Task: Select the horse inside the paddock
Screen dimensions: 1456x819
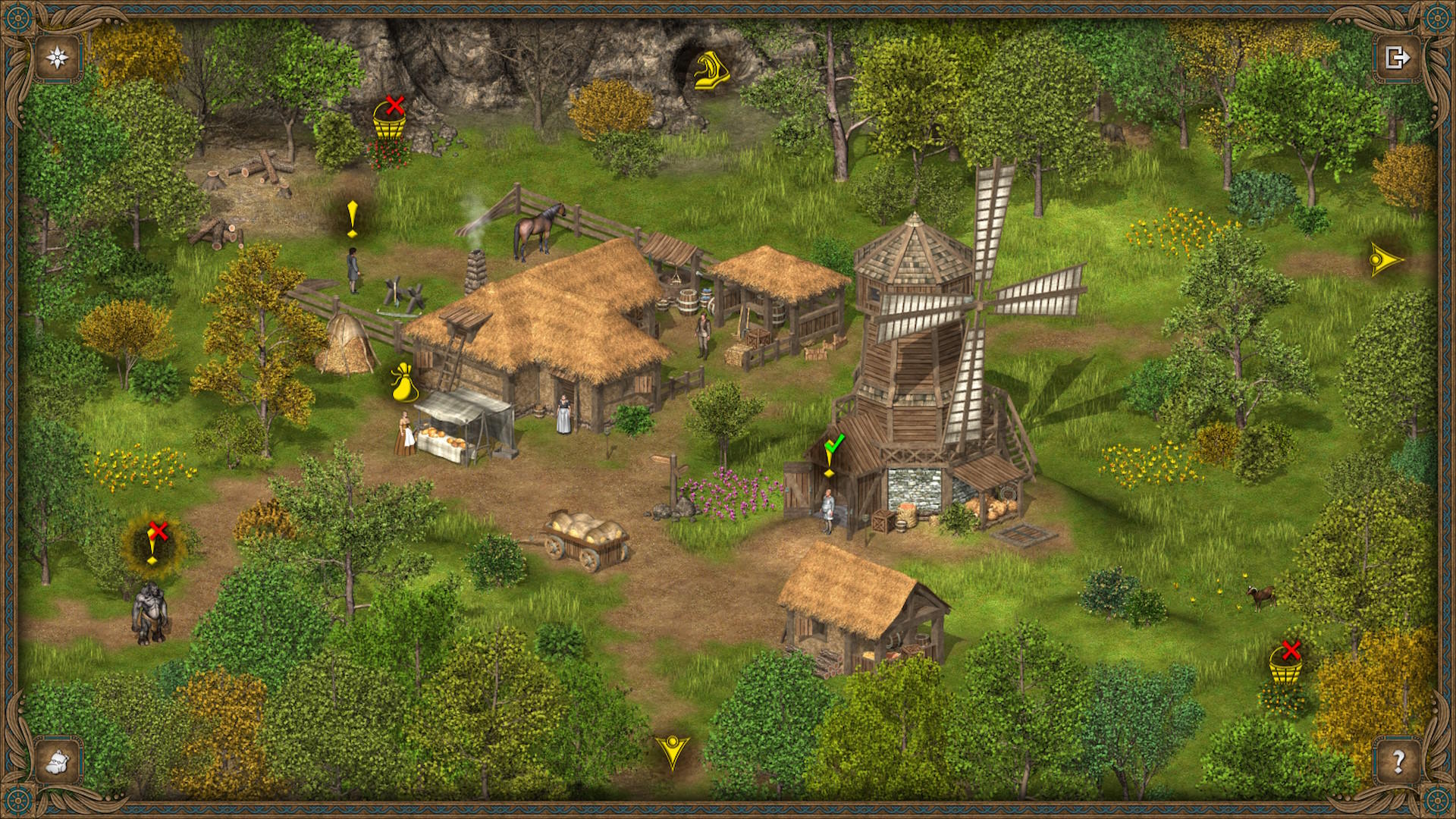Action: pyautogui.click(x=535, y=225)
